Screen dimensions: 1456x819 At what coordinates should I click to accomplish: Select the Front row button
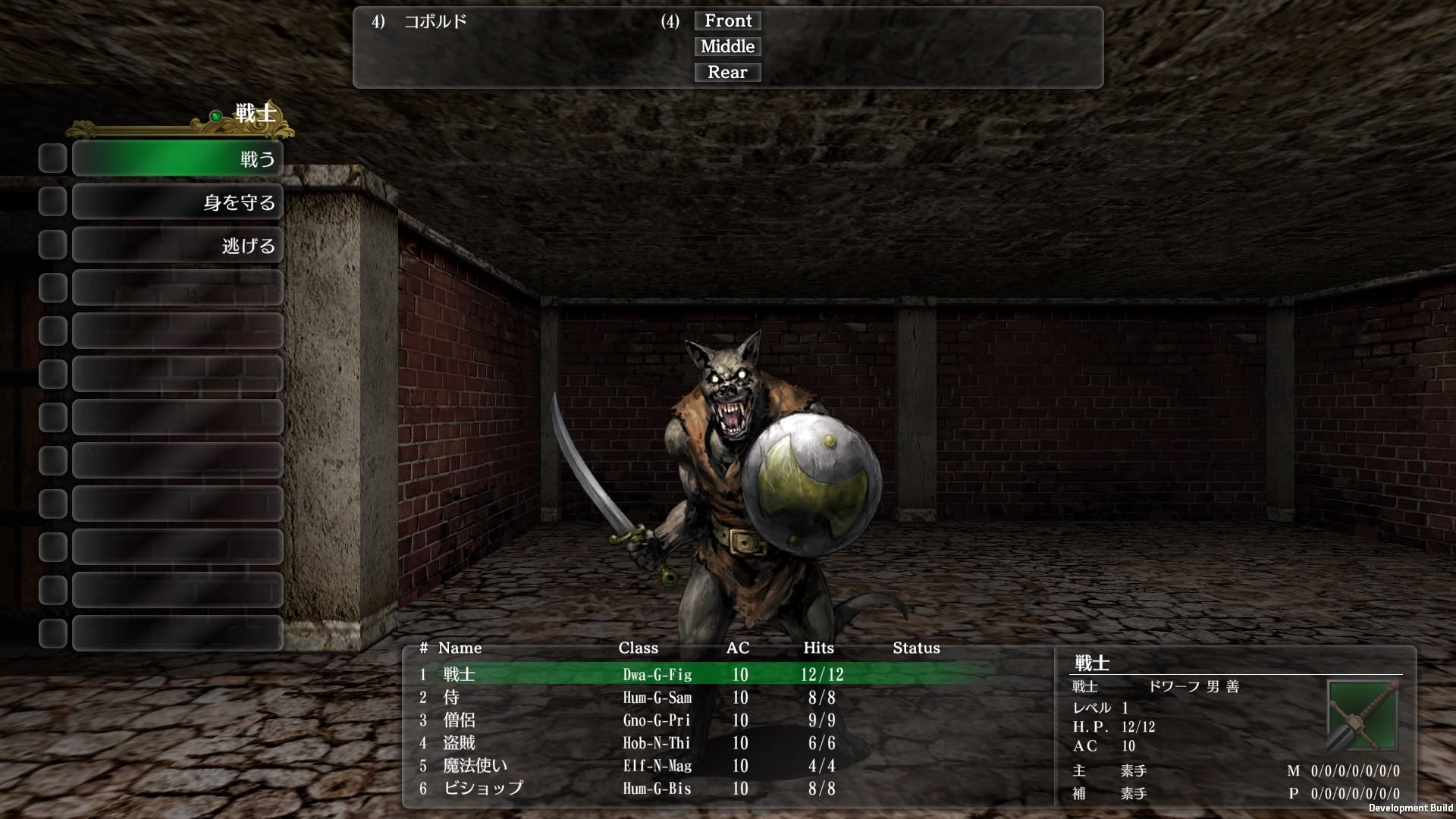(x=727, y=21)
